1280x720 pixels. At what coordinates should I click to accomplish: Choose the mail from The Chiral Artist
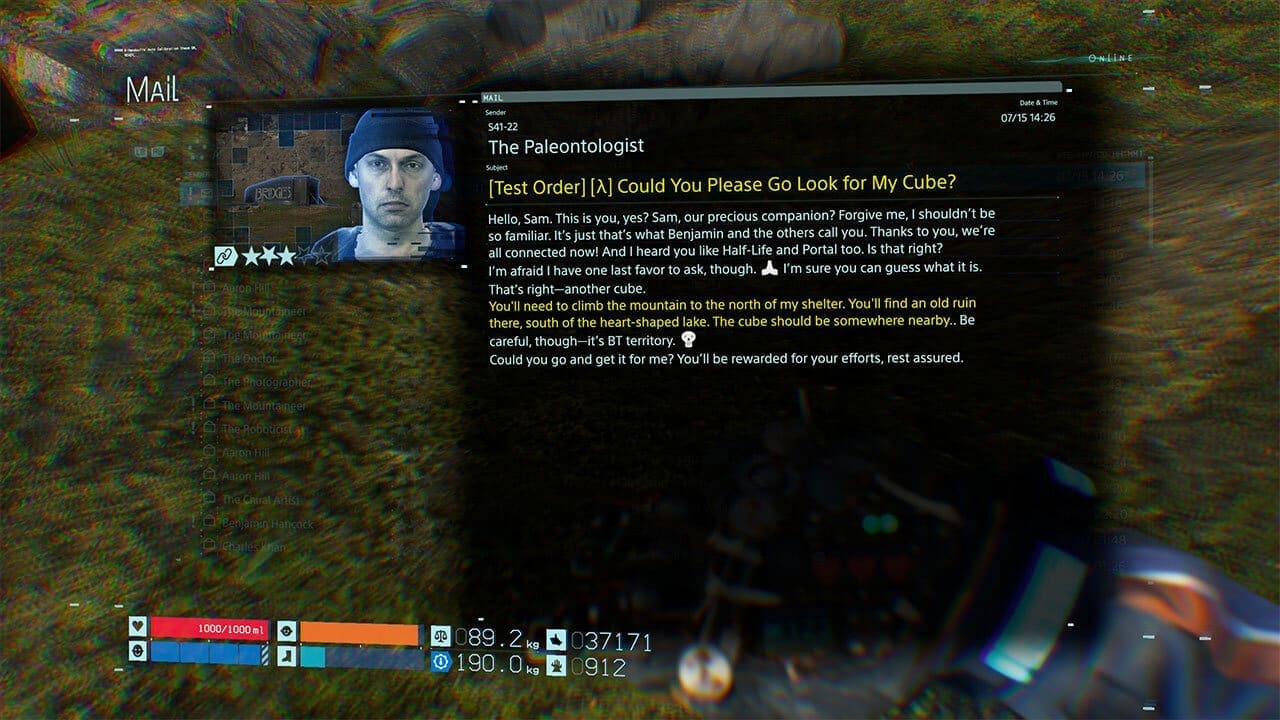click(260, 499)
